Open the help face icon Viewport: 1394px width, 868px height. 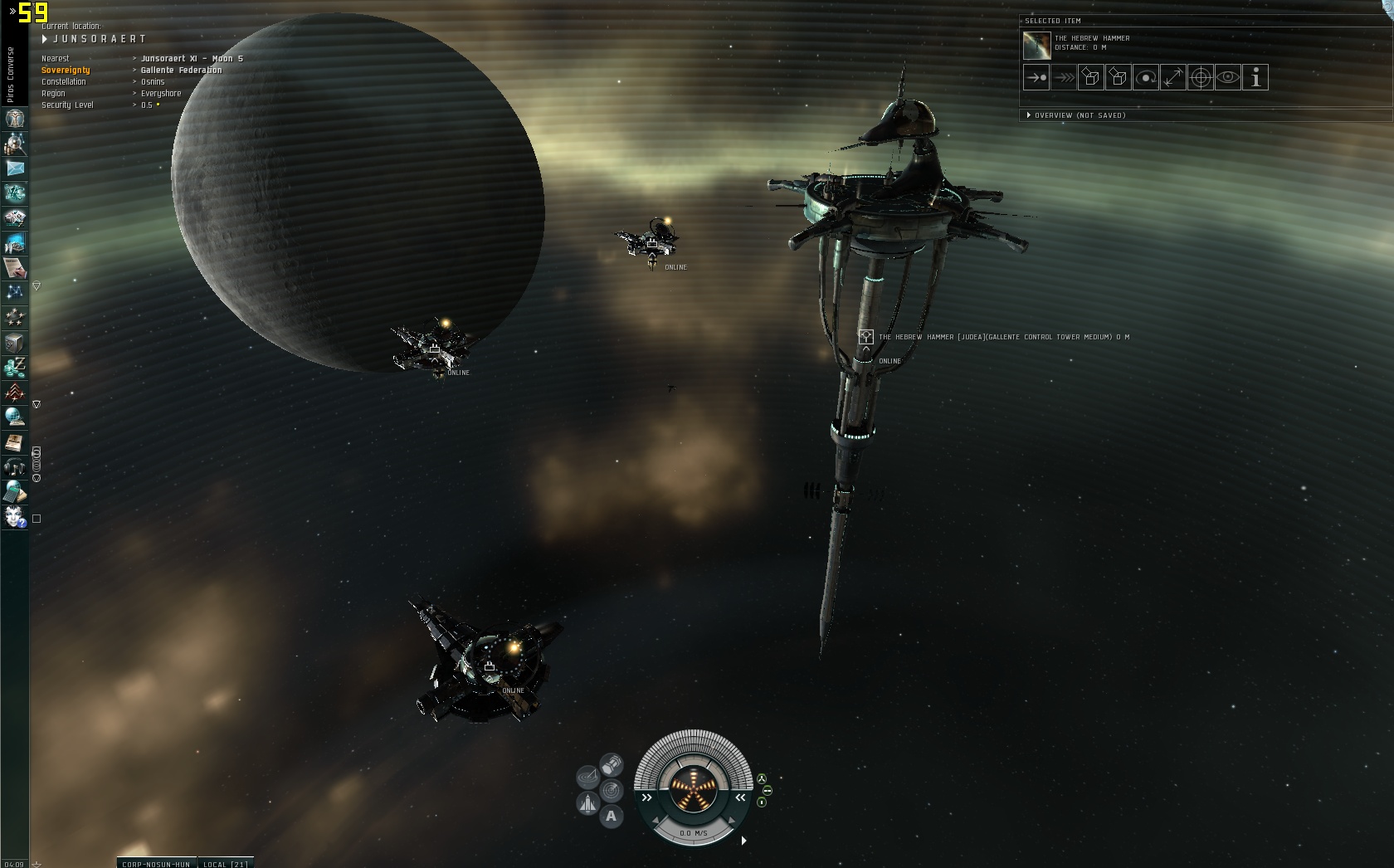tap(15, 518)
